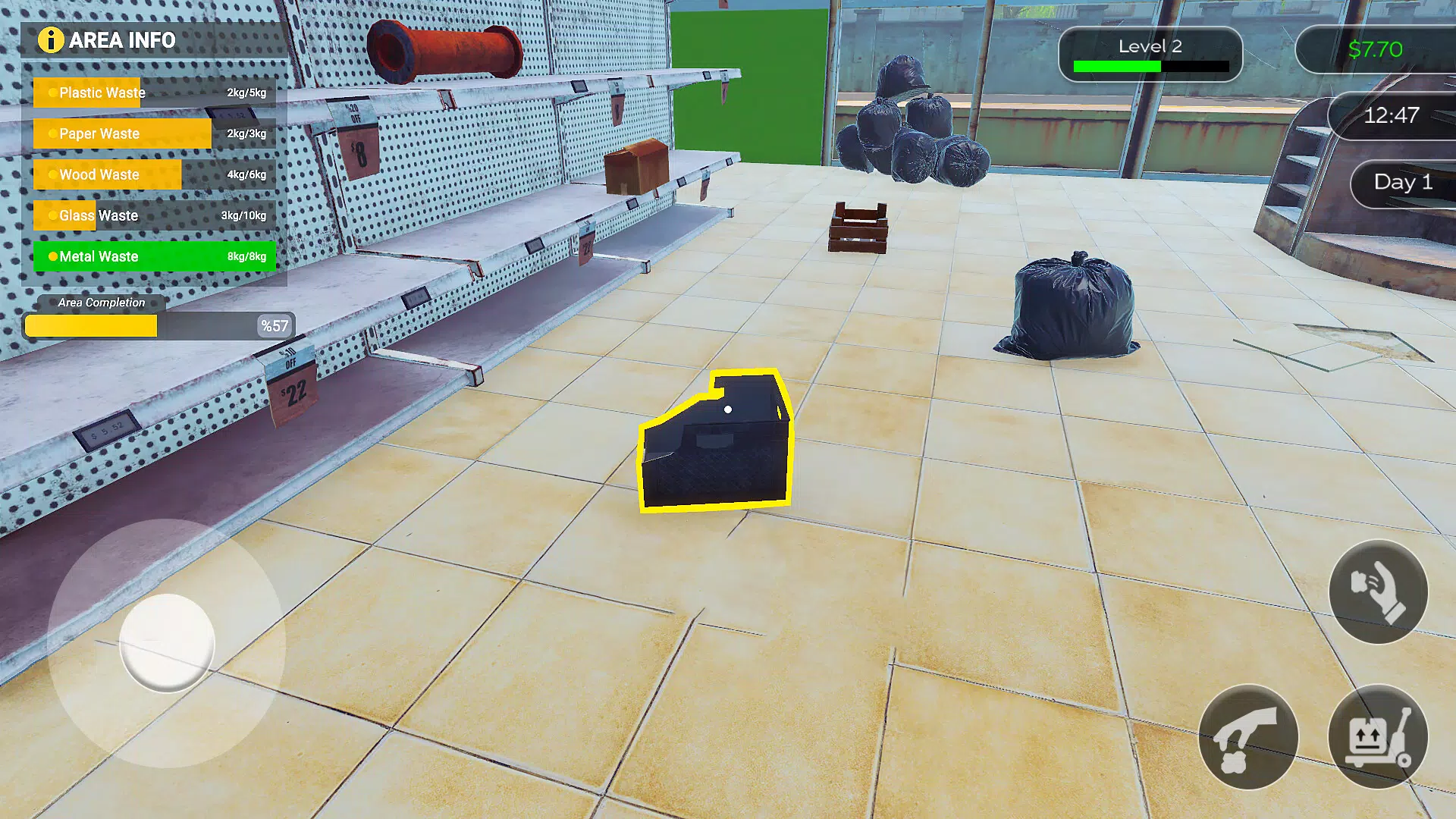Screen dimensions: 1456x819
Task: Click the clock showing 12:47
Action: tap(1394, 115)
